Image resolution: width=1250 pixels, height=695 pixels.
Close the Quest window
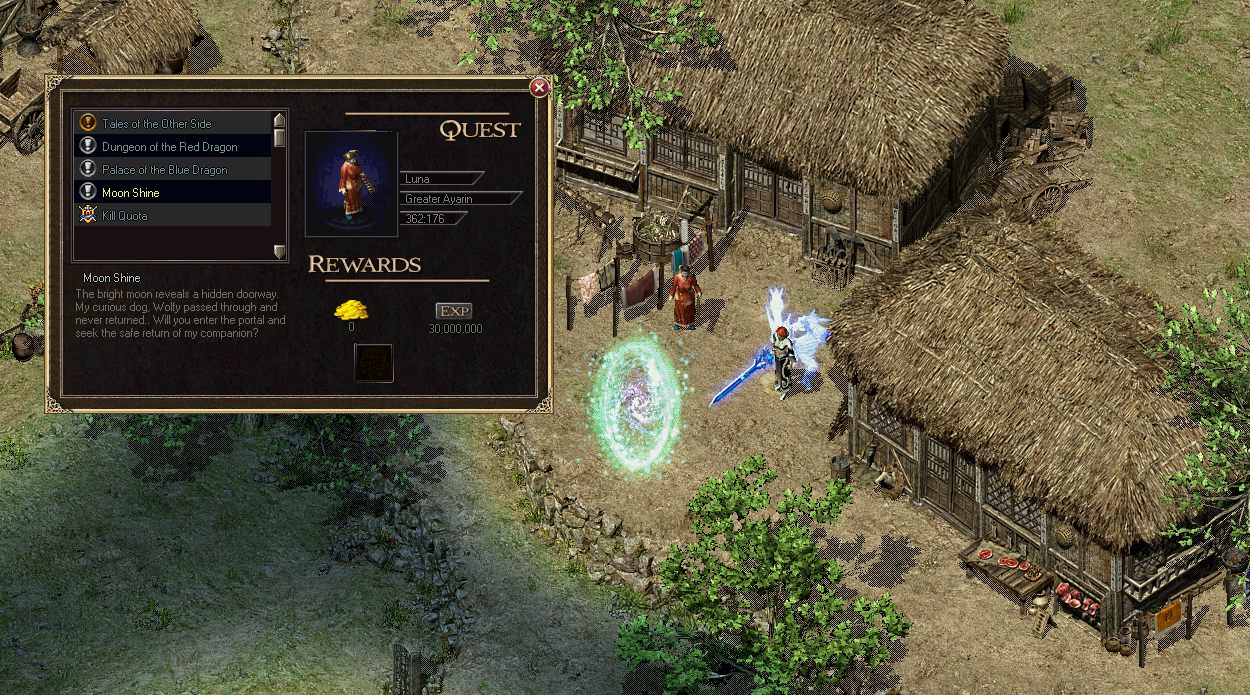(x=539, y=88)
